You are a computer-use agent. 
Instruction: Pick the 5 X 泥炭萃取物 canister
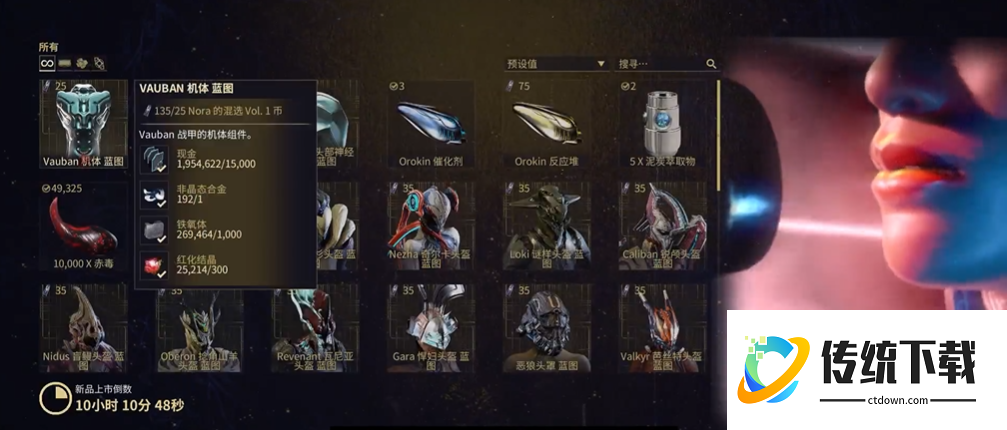[662, 123]
